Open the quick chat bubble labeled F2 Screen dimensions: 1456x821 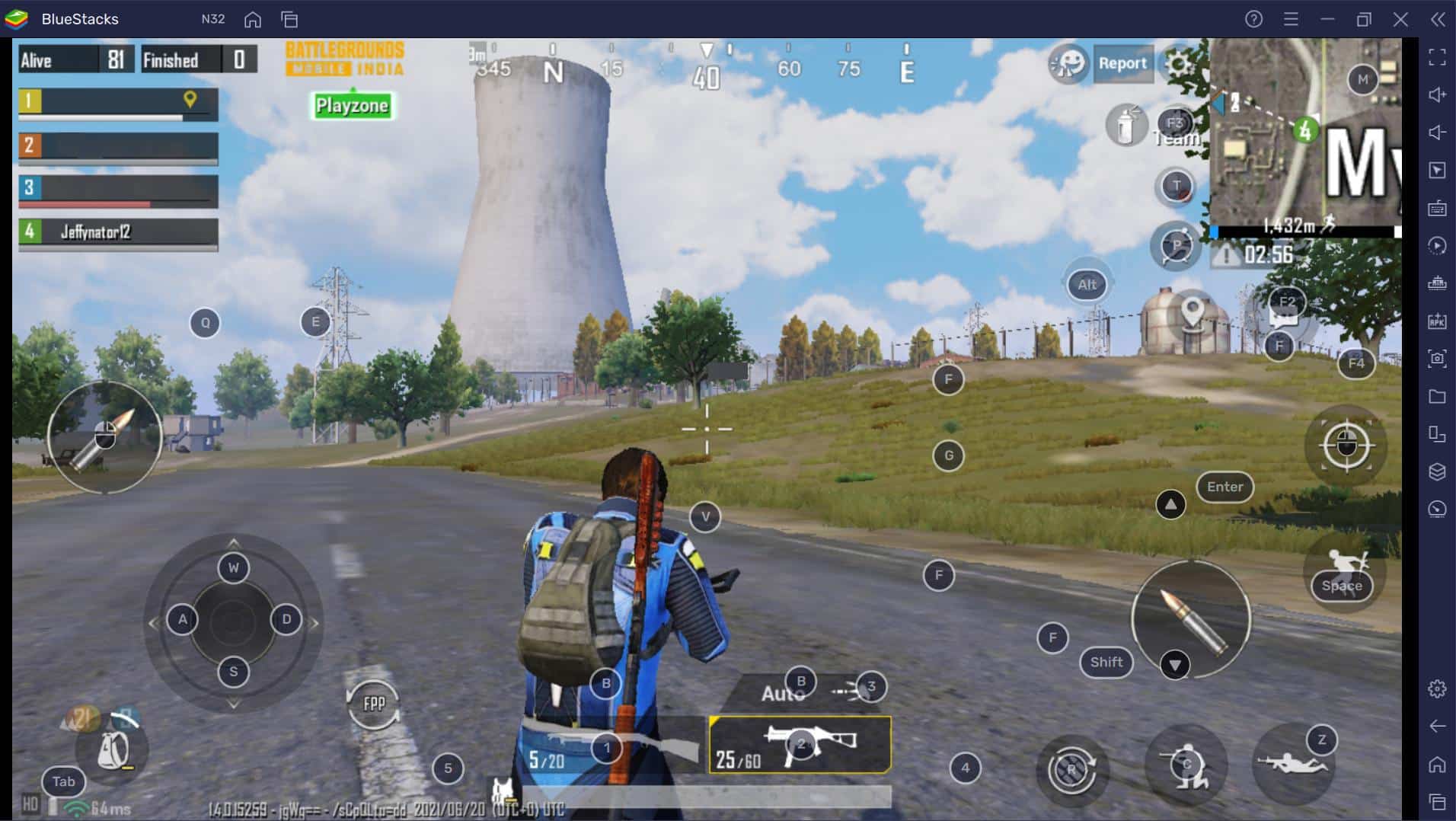[x=1287, y=303]
